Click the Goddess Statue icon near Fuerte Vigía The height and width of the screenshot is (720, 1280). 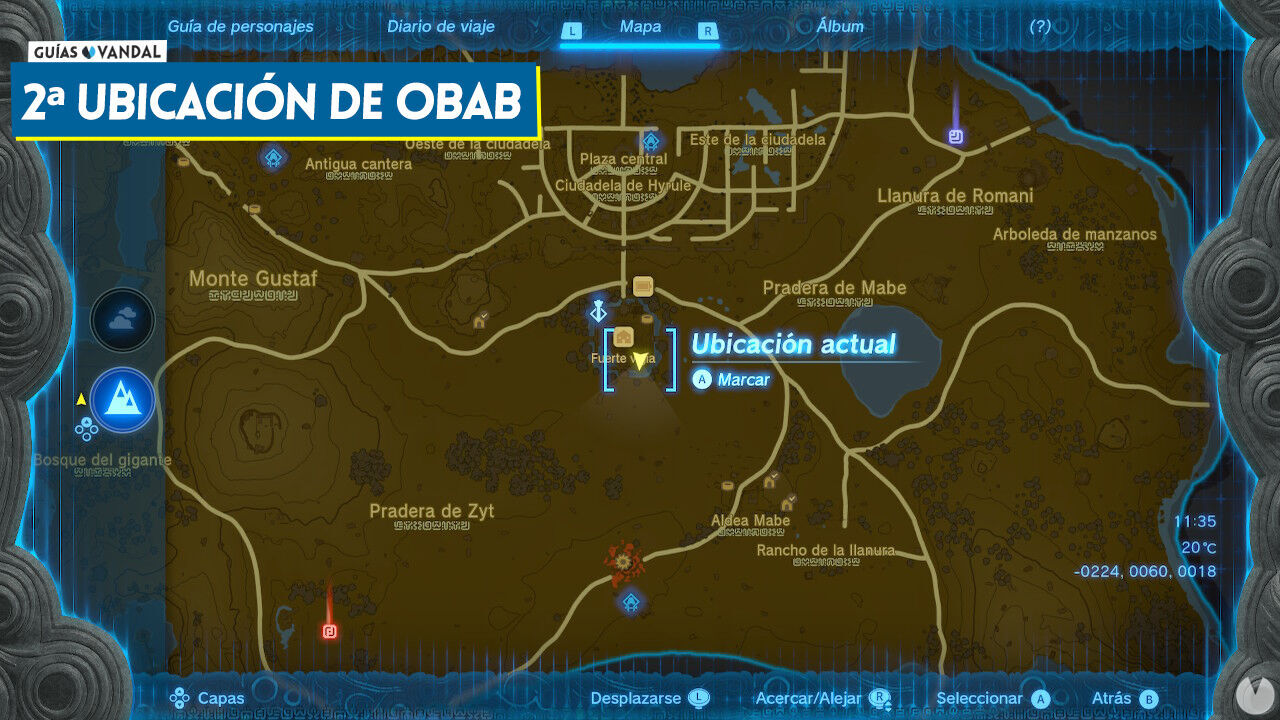pyautogui.click(x=598, y=308)
